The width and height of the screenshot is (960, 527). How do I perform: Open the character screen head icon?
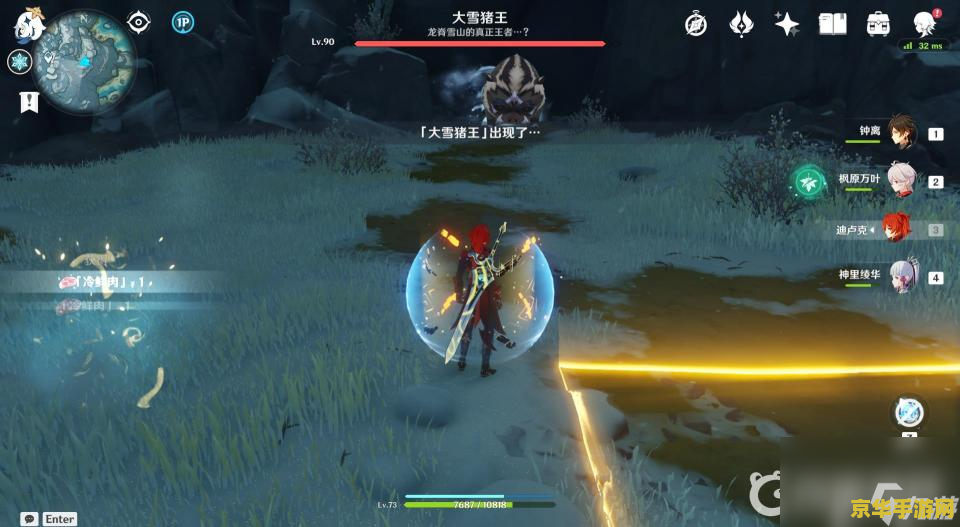point(925,24)
